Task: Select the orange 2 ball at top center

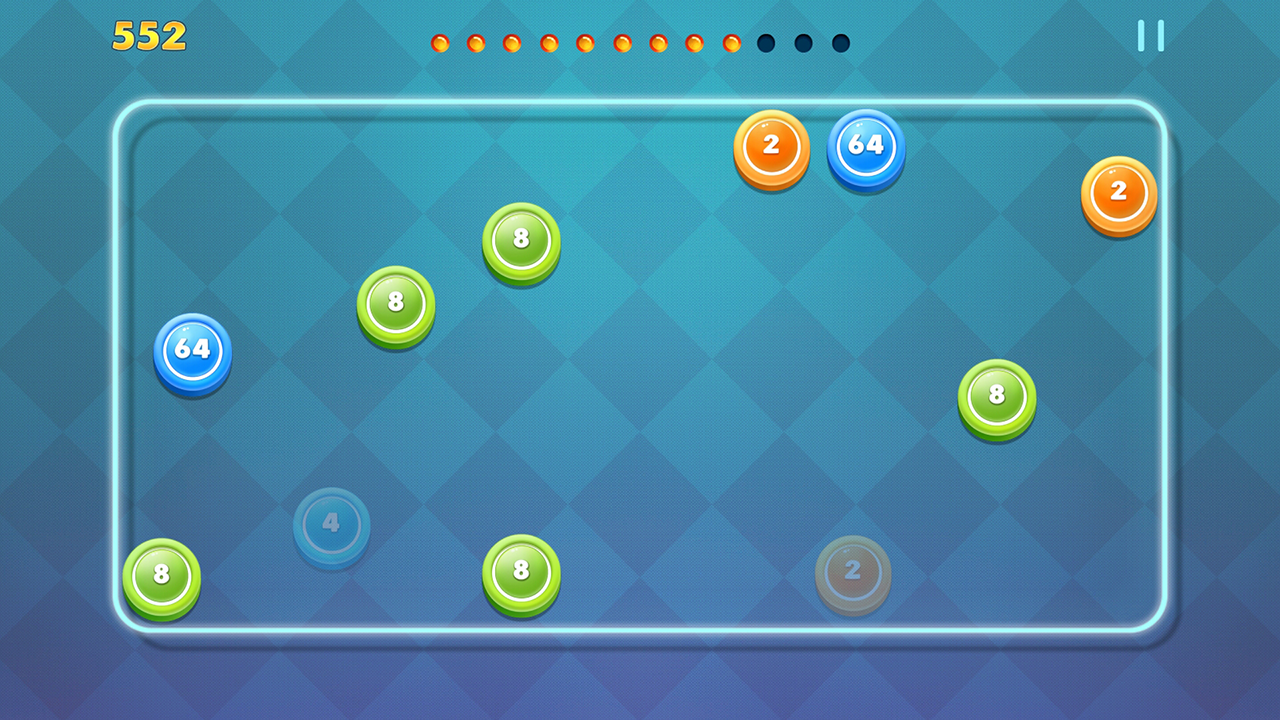Action: [771, 146]
